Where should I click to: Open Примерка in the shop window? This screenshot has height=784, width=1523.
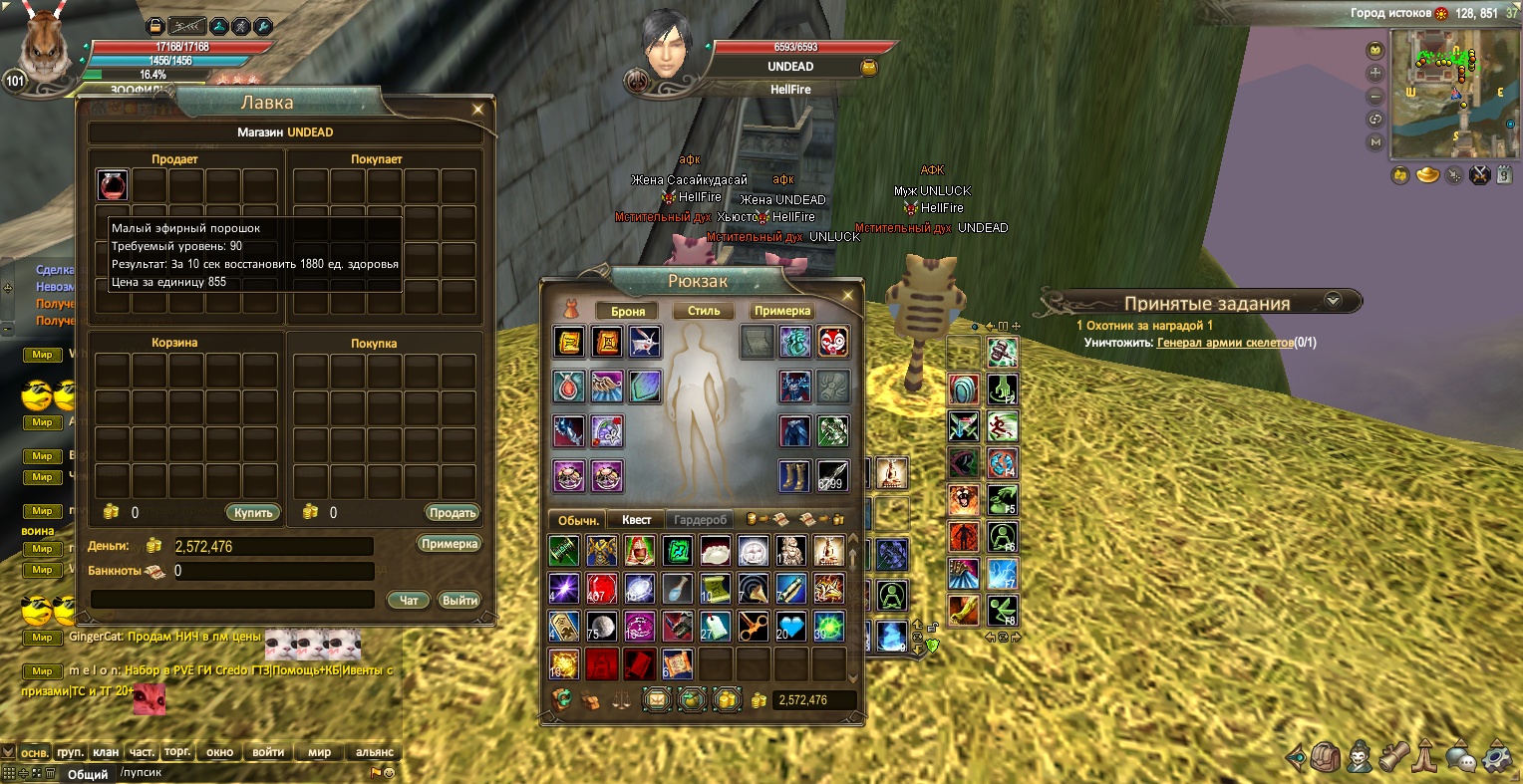pos(449,544)
